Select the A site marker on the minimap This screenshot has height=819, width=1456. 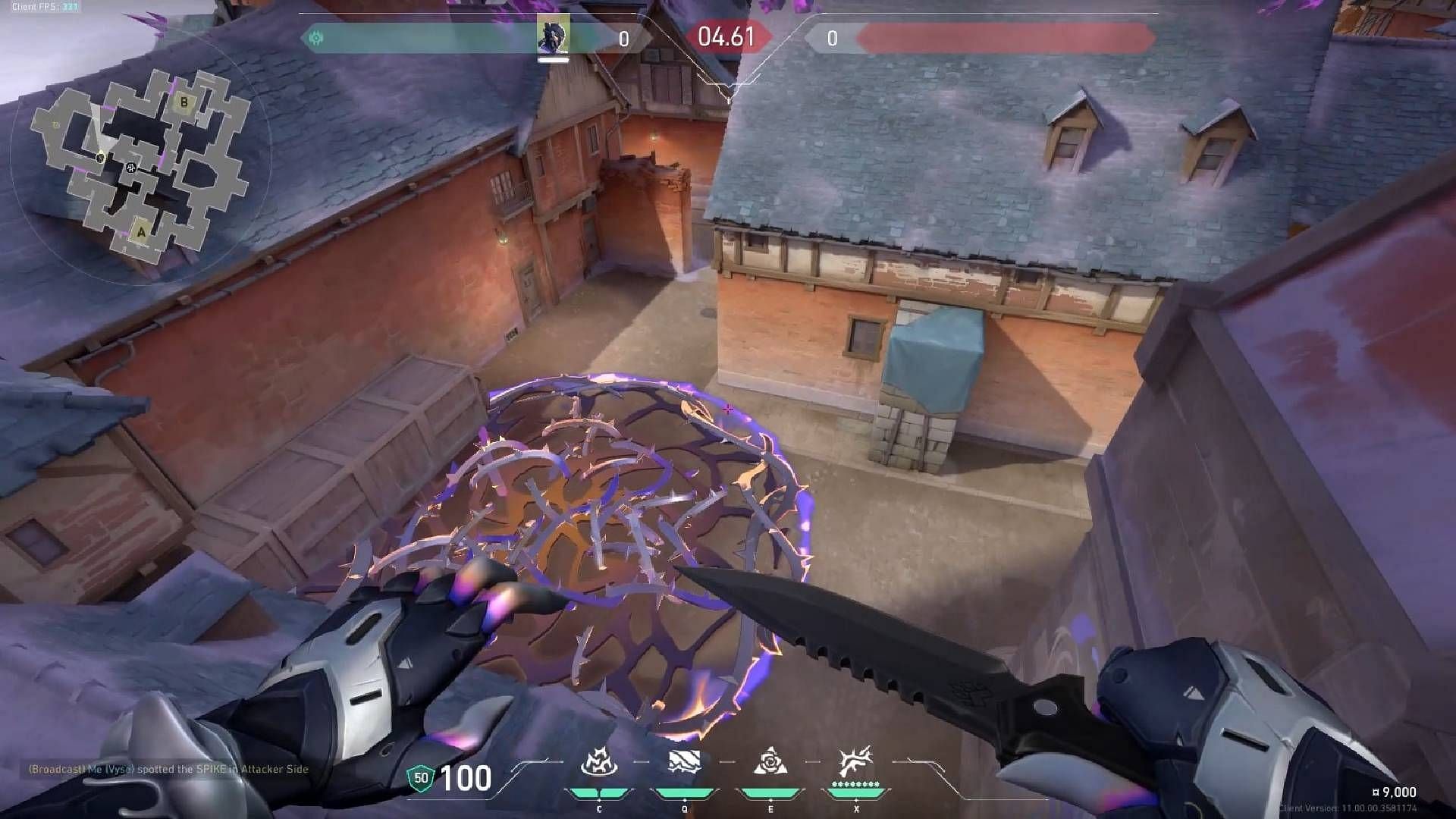(x=141, y=232)
